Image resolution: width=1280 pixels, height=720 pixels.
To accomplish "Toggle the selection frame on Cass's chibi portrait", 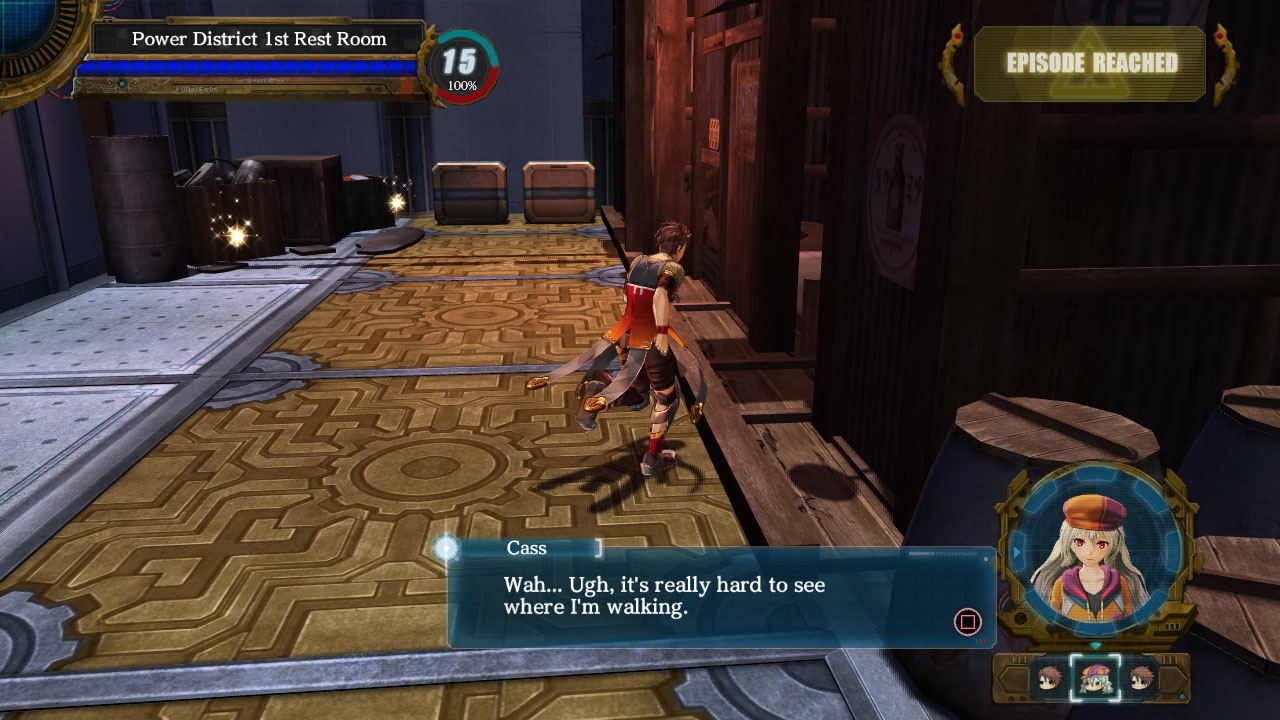I will [1096, 680].
